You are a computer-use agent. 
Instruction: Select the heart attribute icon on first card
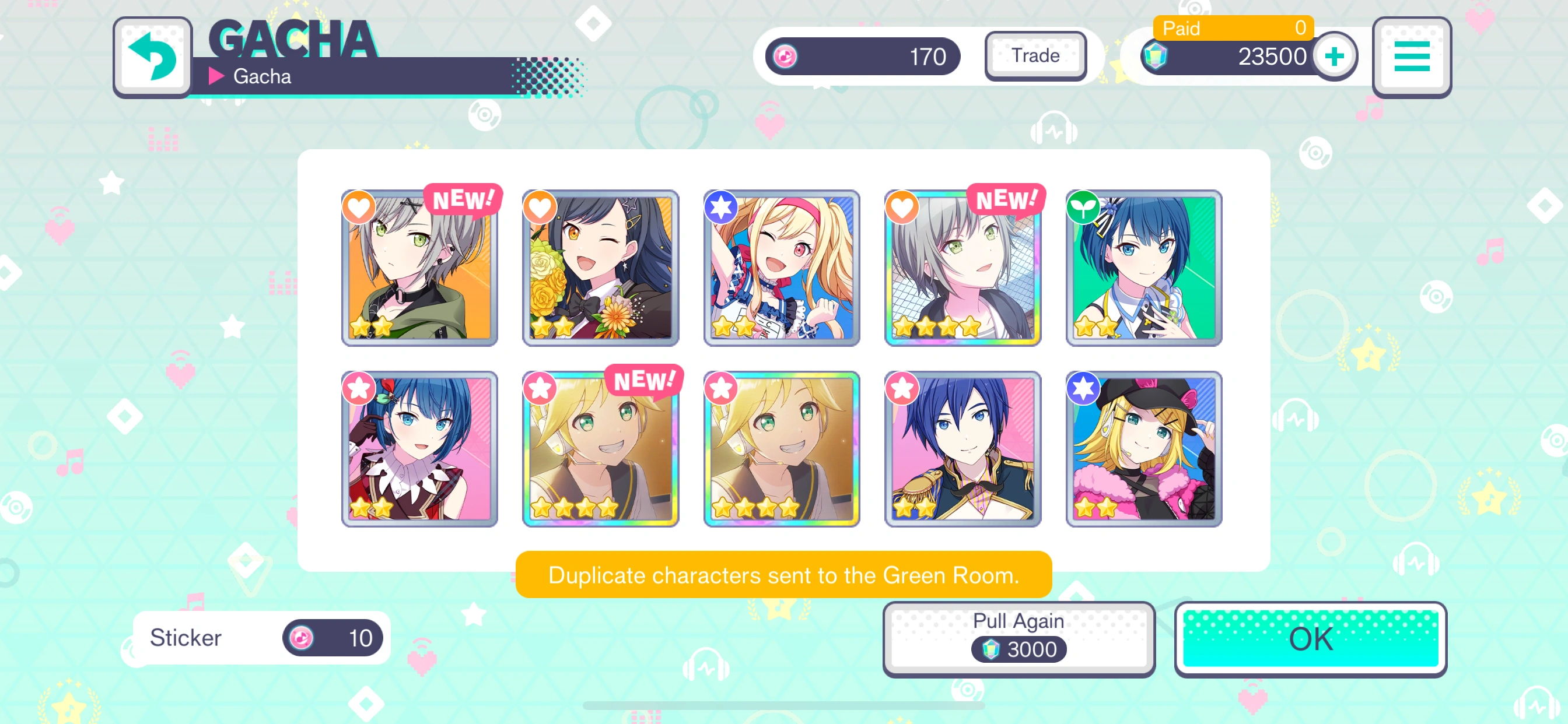coord(358,207)
